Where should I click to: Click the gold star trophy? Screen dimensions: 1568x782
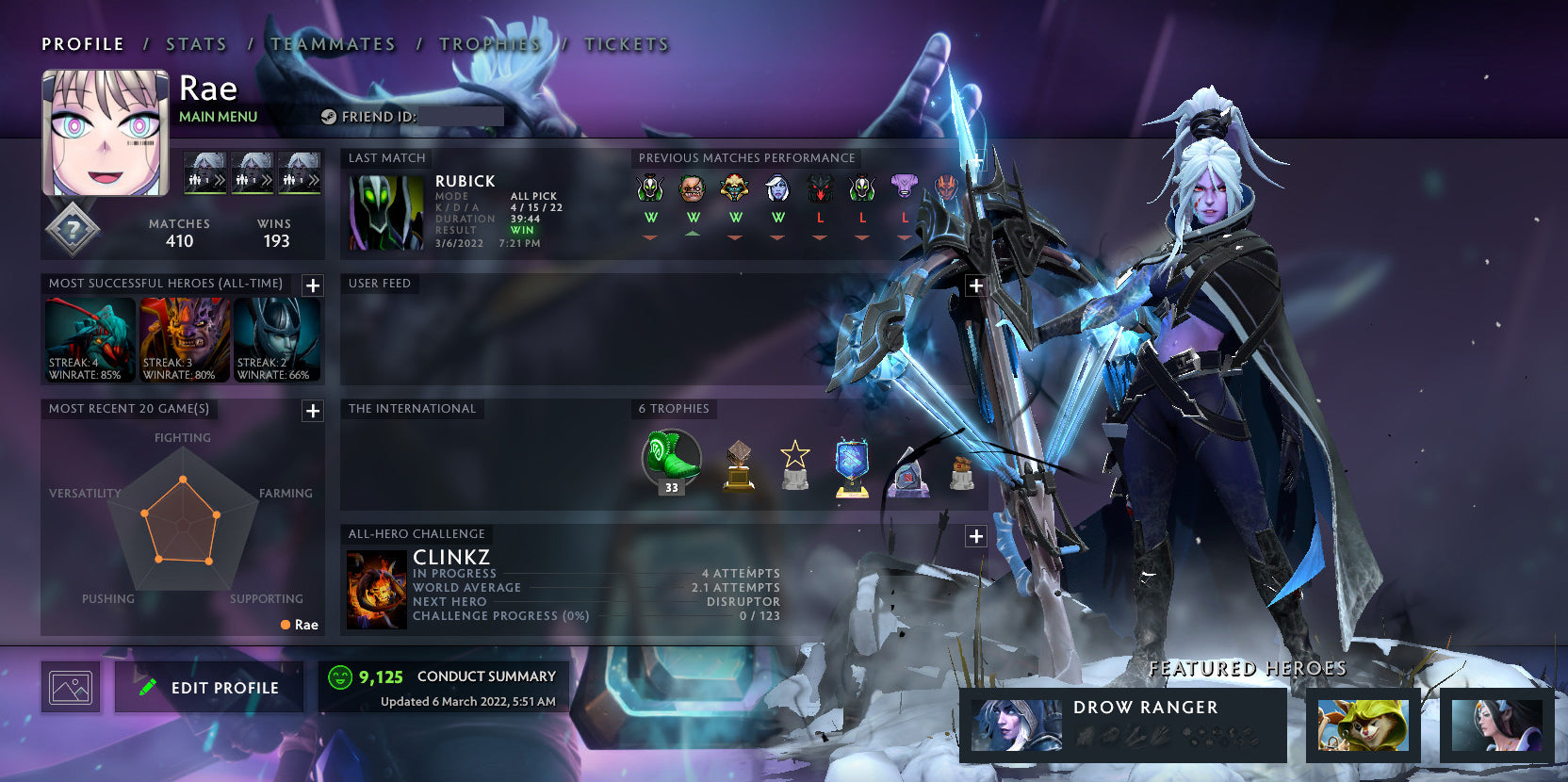click(x=796, y=464)
